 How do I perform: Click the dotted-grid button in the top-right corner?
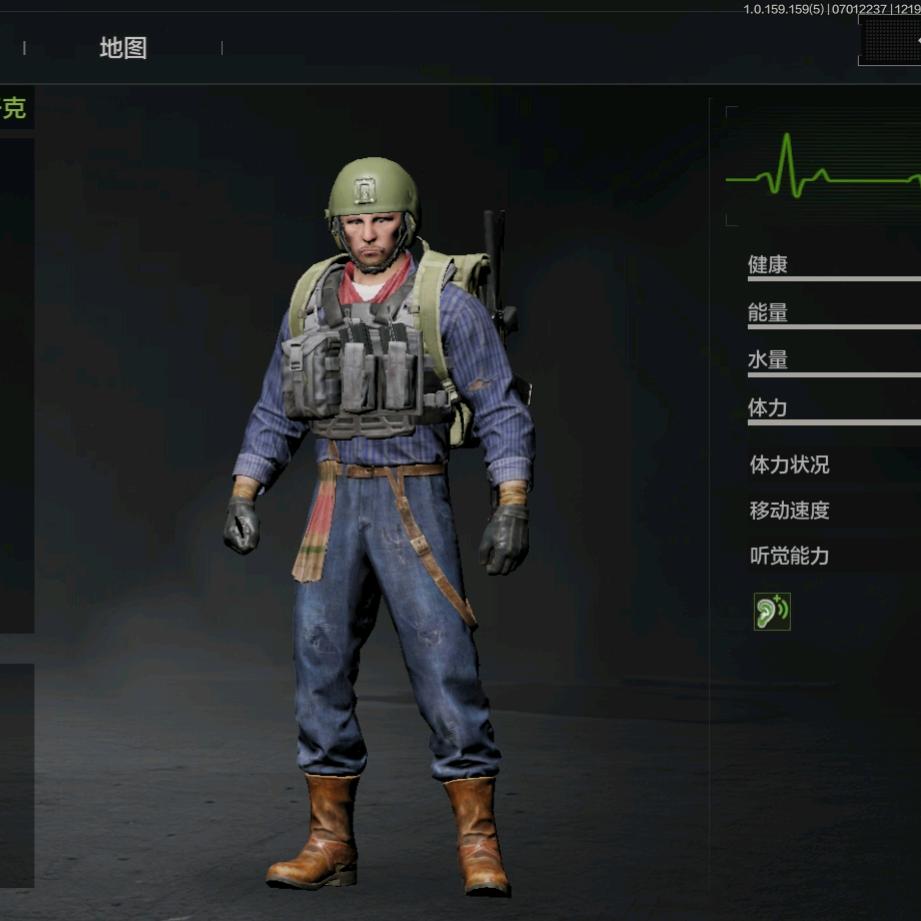pos(889,42)
